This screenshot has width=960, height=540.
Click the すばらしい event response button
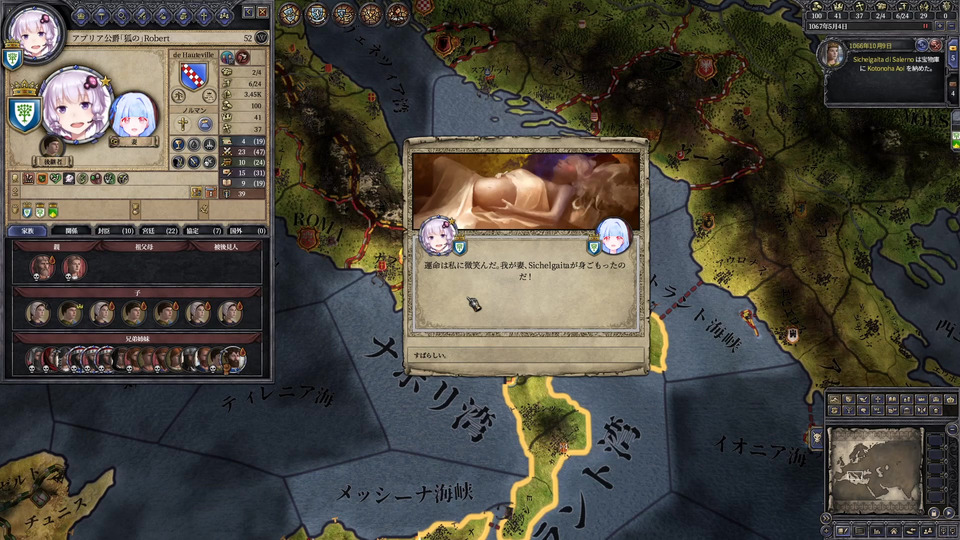tap(525, 355)
